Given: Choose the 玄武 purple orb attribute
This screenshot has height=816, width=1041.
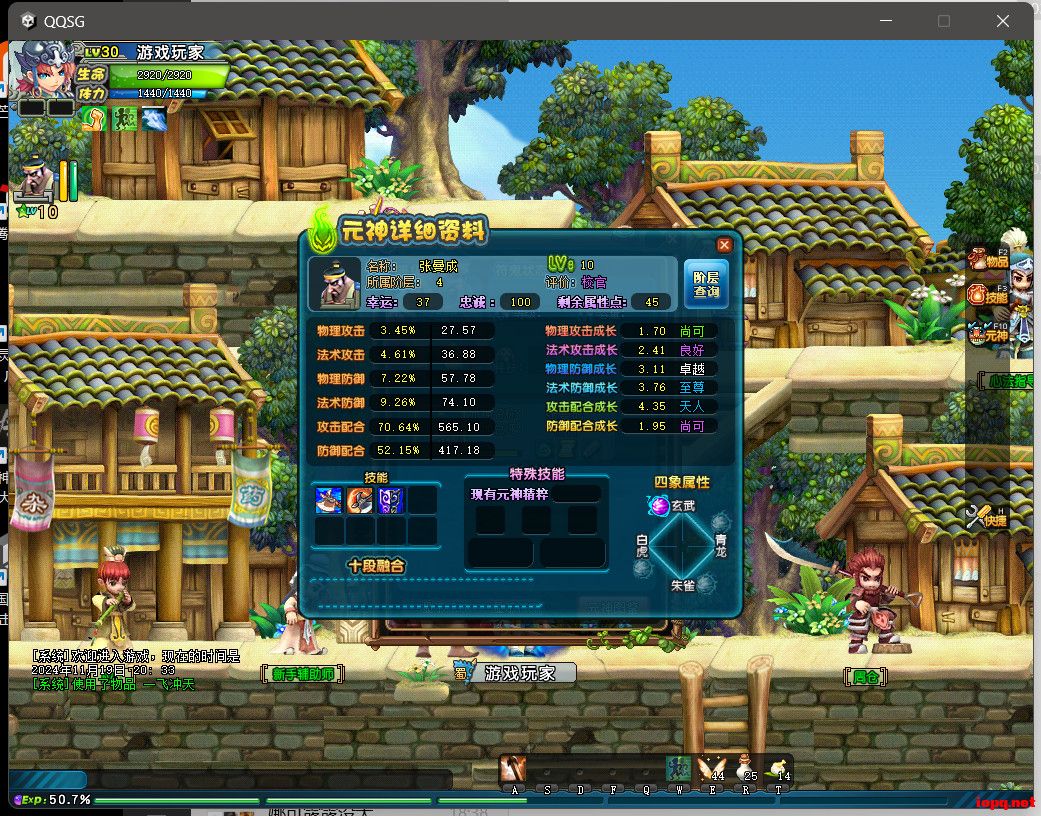Looking at the screenshot, I should click(659, 507).
